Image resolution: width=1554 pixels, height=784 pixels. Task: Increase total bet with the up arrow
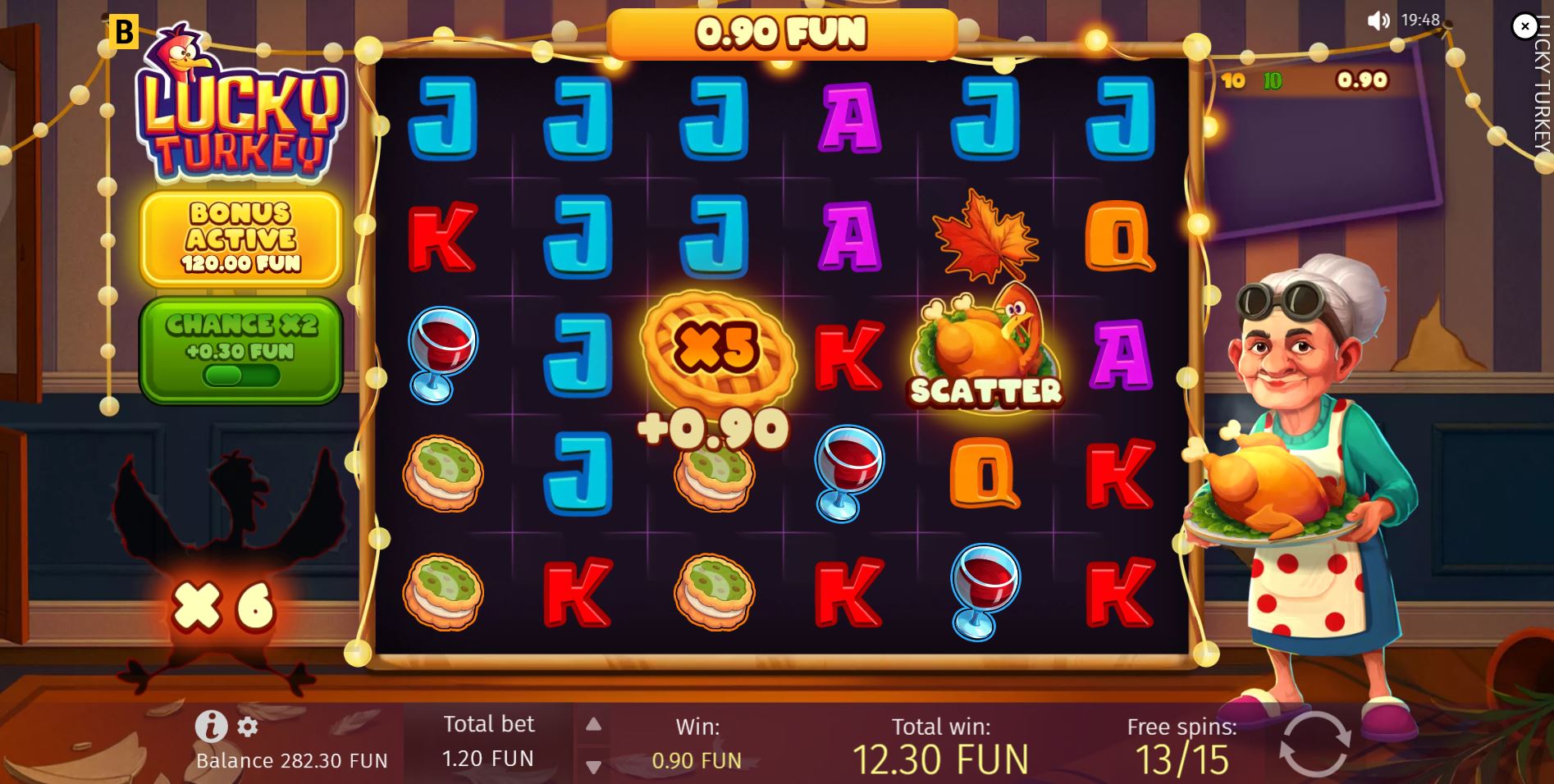[x=593, y=724]
